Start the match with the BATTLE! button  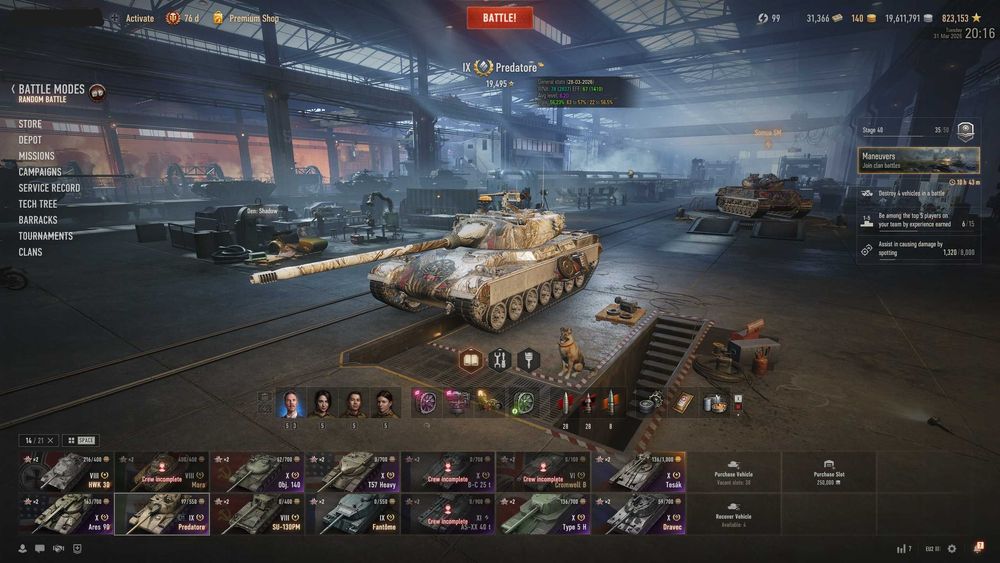500,17
